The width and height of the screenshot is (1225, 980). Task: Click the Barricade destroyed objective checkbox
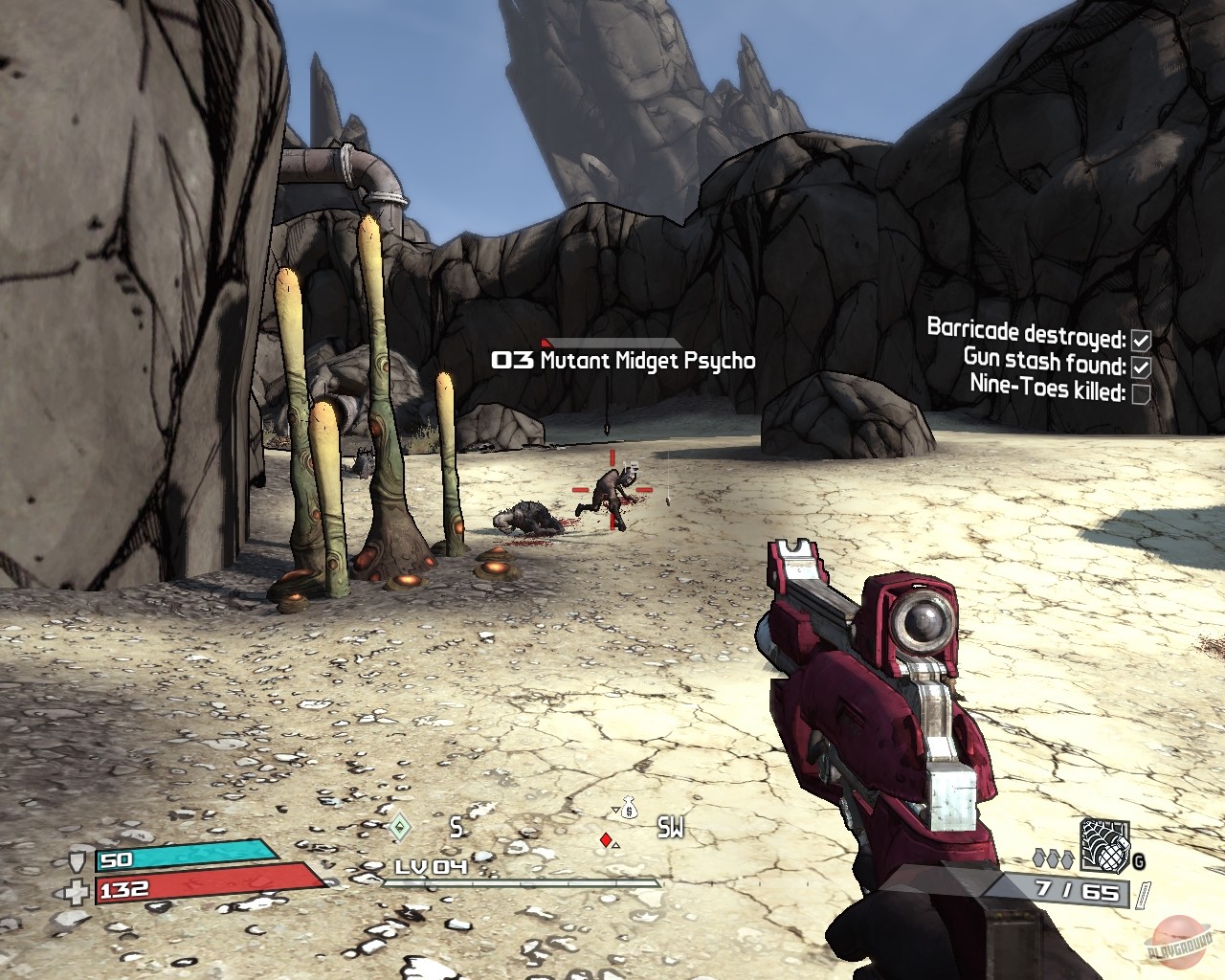1140,340
